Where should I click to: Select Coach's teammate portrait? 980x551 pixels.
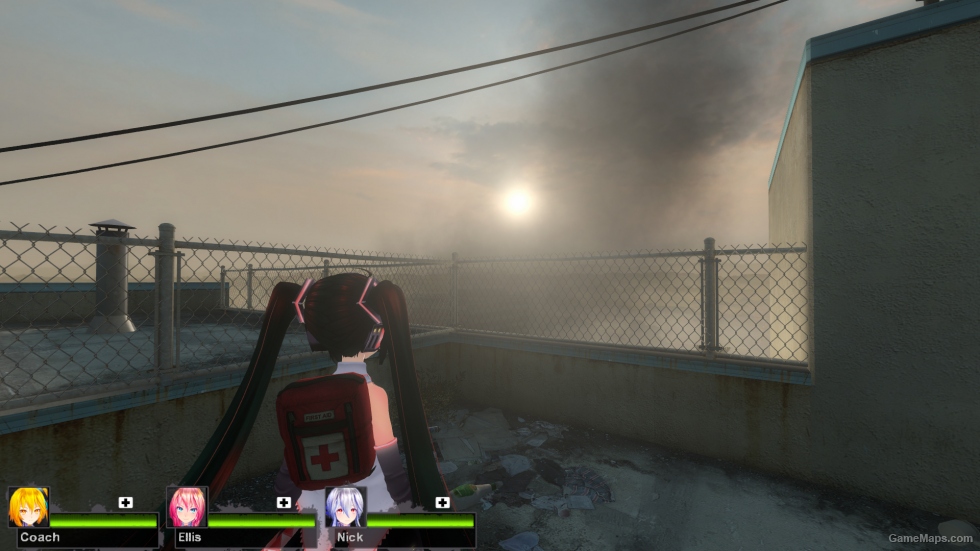tap(28, 507)
